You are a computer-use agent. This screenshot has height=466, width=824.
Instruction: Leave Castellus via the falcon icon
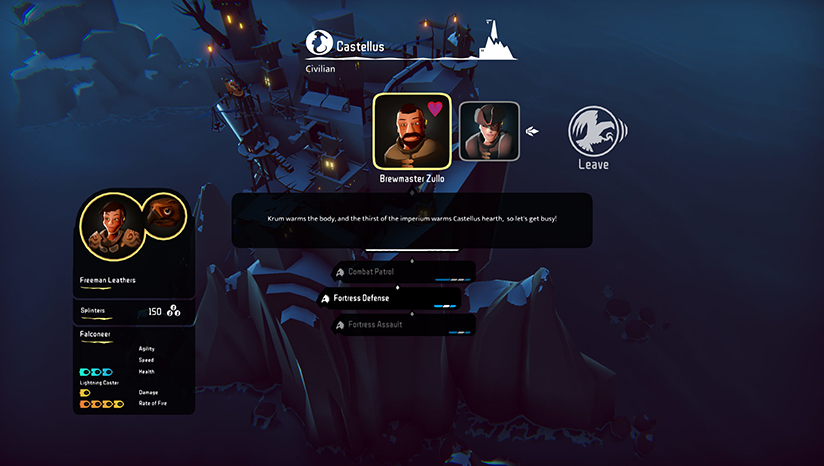(592, 133)
